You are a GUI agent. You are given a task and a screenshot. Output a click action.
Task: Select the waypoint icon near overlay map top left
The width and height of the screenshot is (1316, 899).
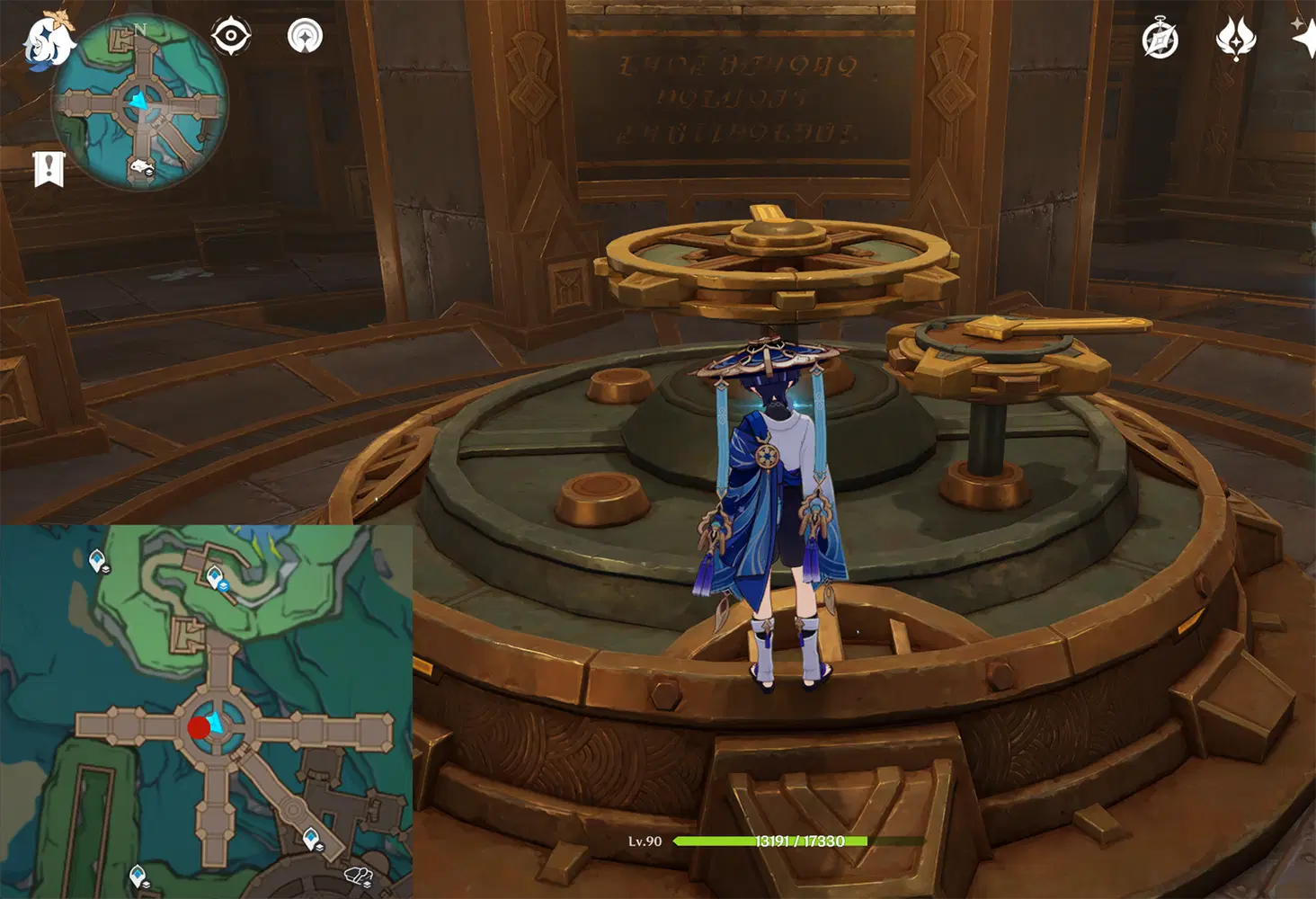(x=97, y=558)
